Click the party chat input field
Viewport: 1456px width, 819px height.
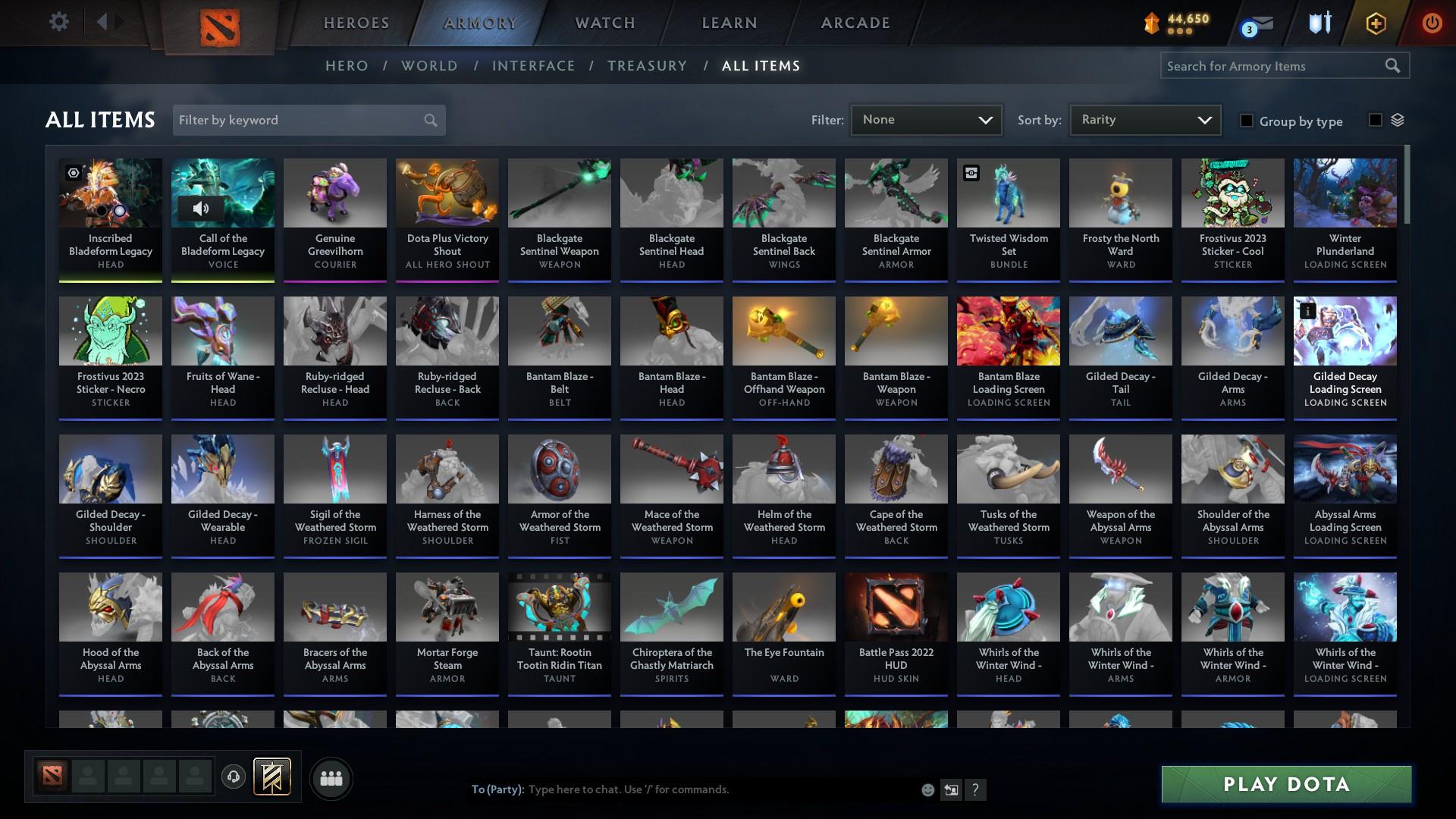click(682, 789)
